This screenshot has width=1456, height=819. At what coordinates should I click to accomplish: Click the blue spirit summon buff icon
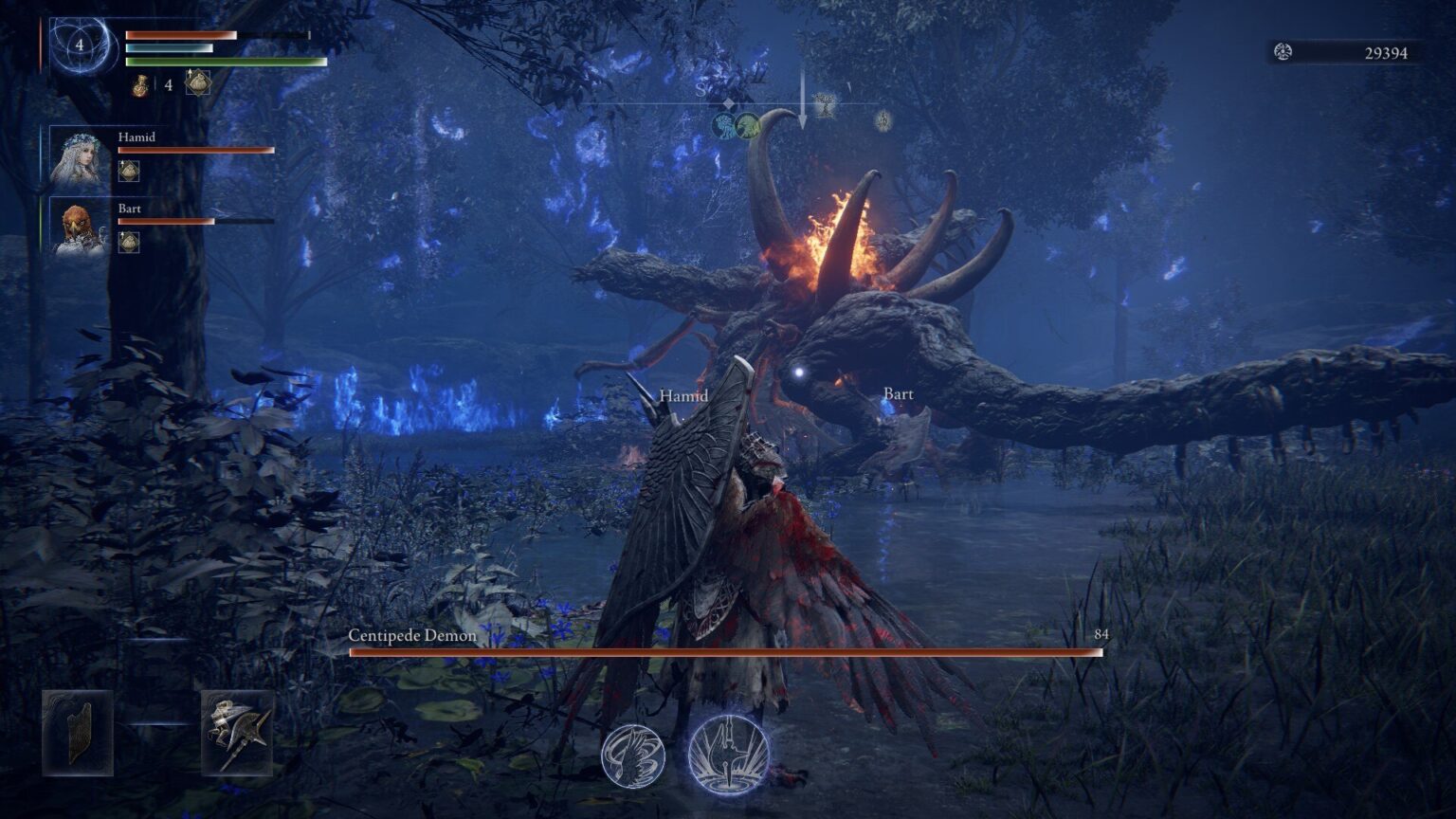point(724,124)
